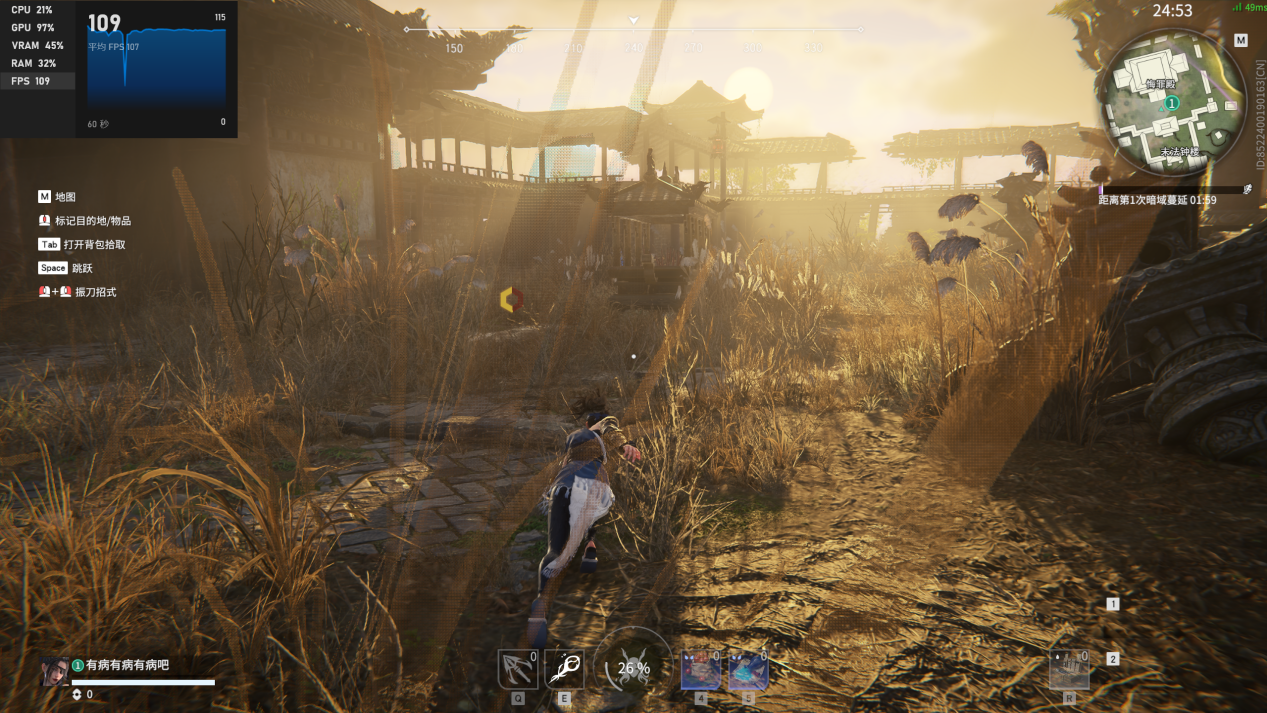Select the weapon repair kit slot
1267x713 pixels.
[1068, 670]
